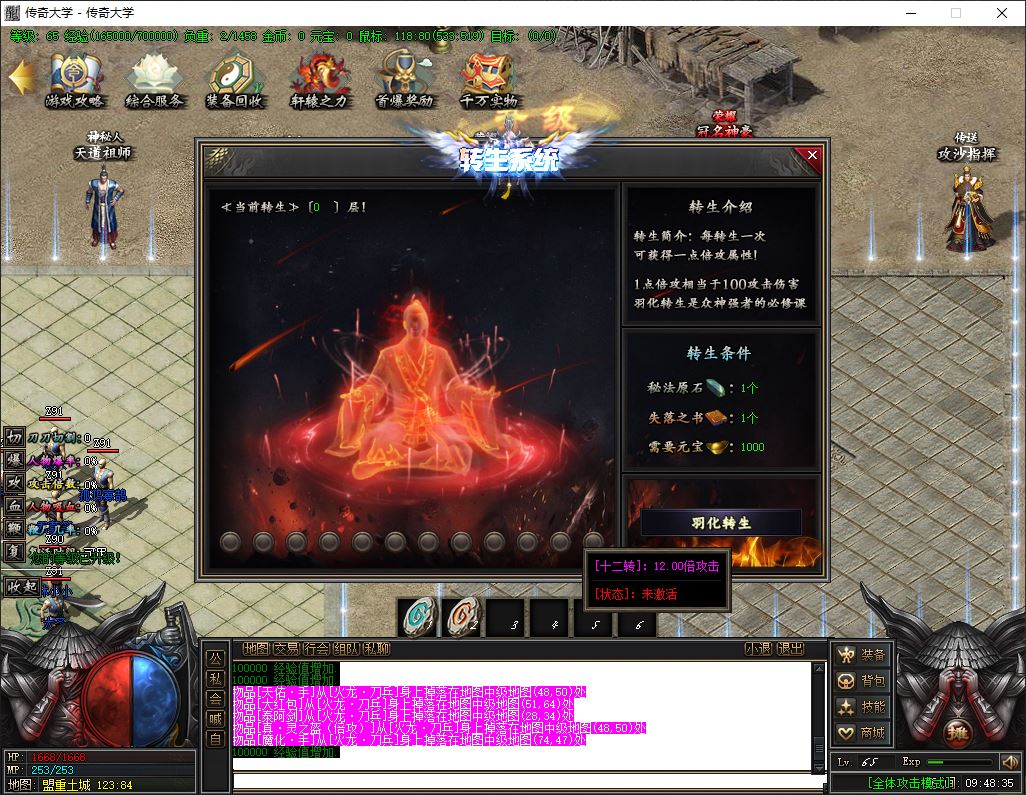Open the 背包 backpack
The width and height of the screenshot is (1026, 795).
pos(862,681)
